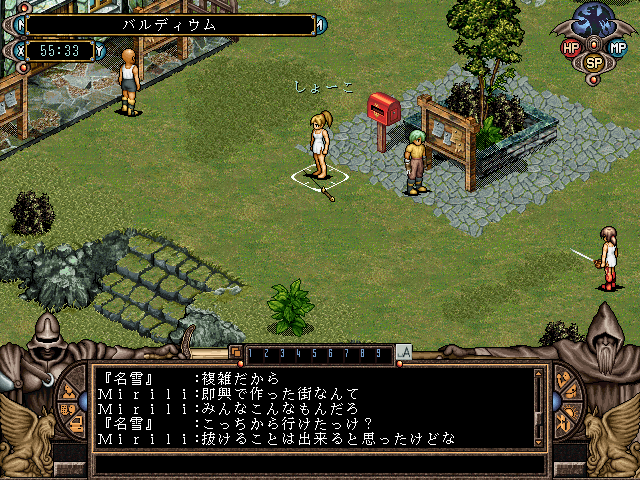Select the yellow SP orb
The height and width of the screenshot is (480, 640).
(x=594, y=62)
